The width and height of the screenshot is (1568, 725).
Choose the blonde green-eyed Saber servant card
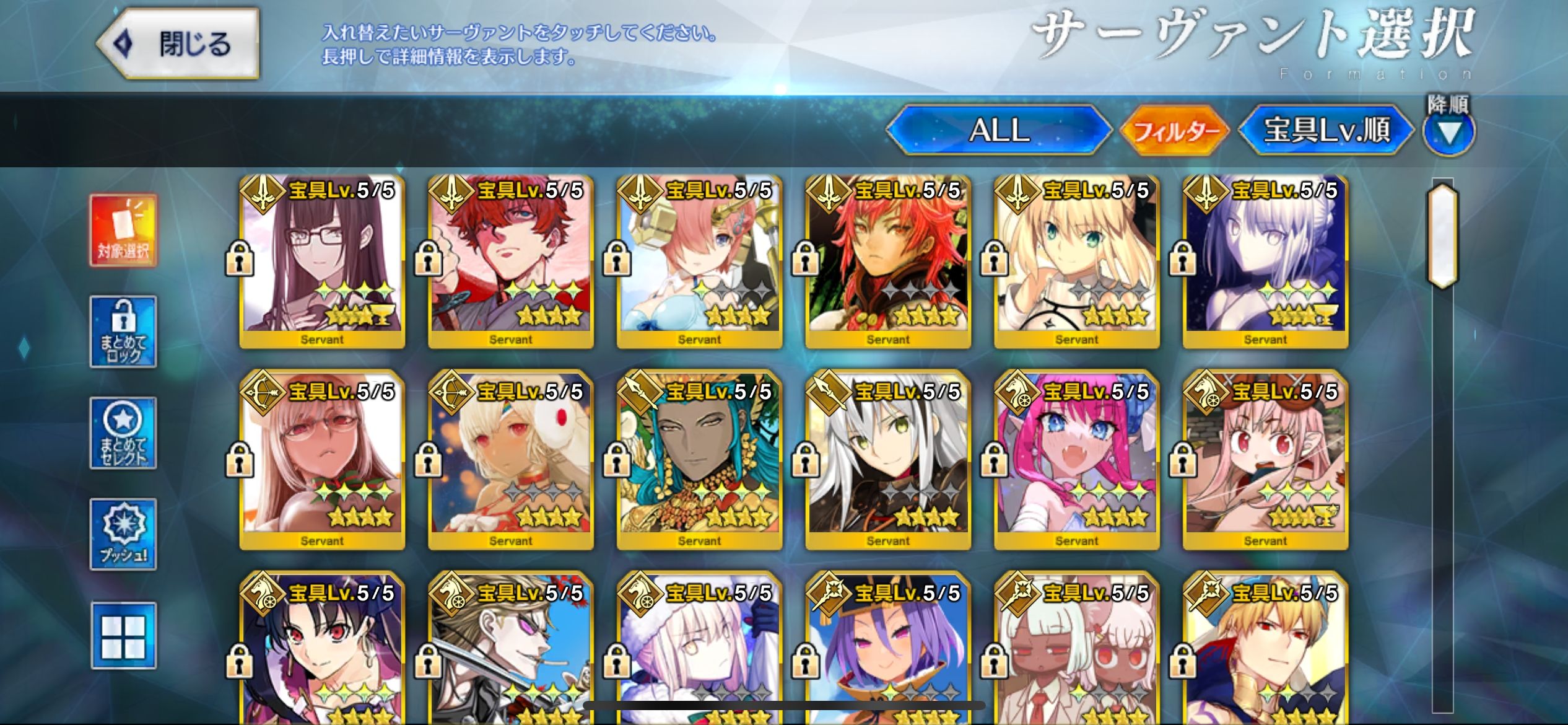pyautogui.click(x=1076, y=261)
